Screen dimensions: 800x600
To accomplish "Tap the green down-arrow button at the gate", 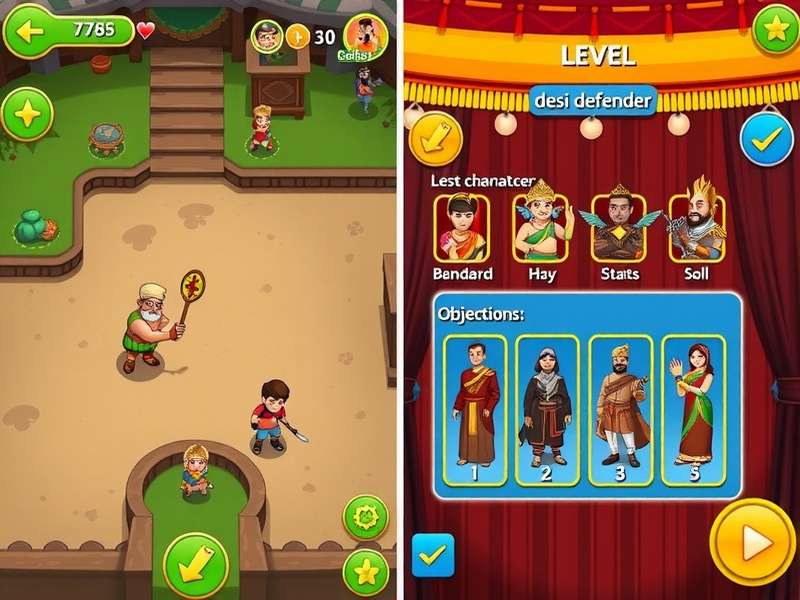I will click(195, 565).
